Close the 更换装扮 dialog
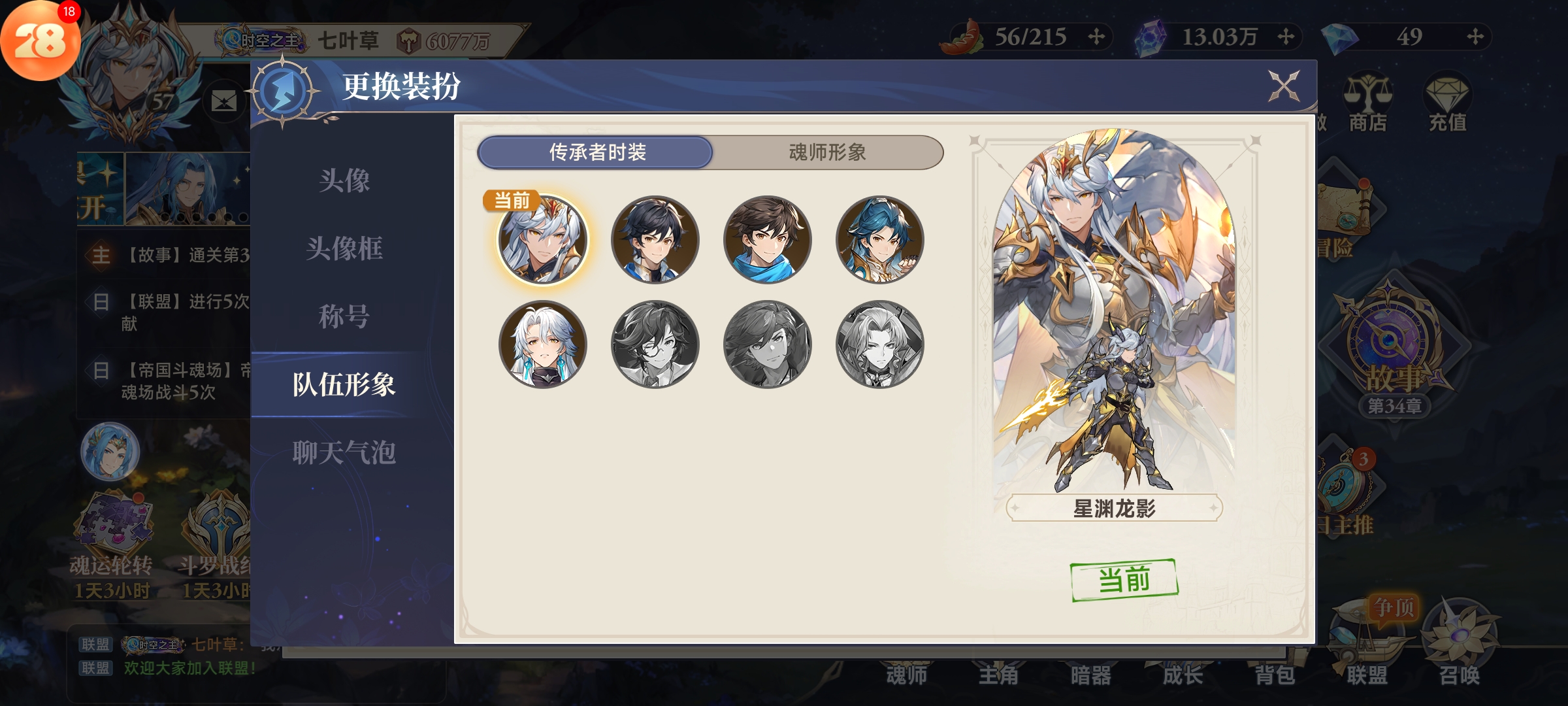Image resolution: width=1568 pixels, height=706 pixels. coord(1283,86)
